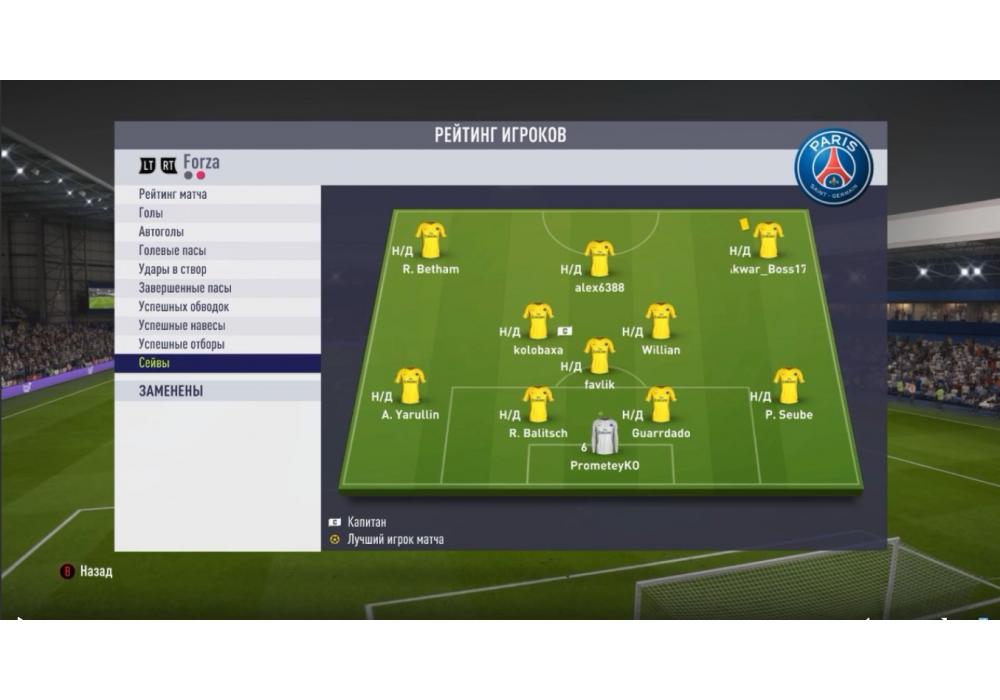The width and height of the screenshot is (1000, 700).
Task: Click player A. Yarullin's shirt
Action: (410, 386)
